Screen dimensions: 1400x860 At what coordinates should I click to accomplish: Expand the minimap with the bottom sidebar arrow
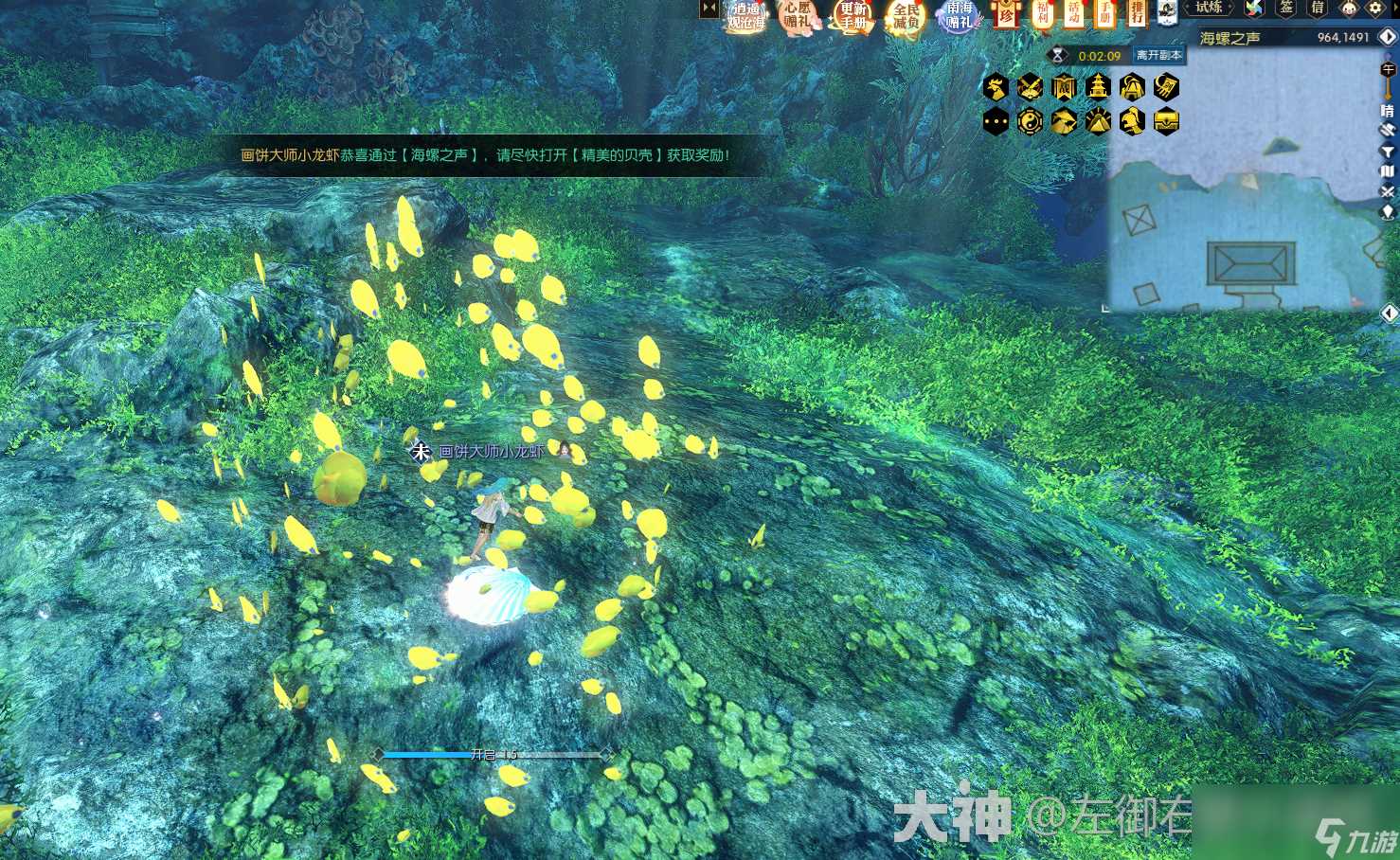tap(1391, 313)
